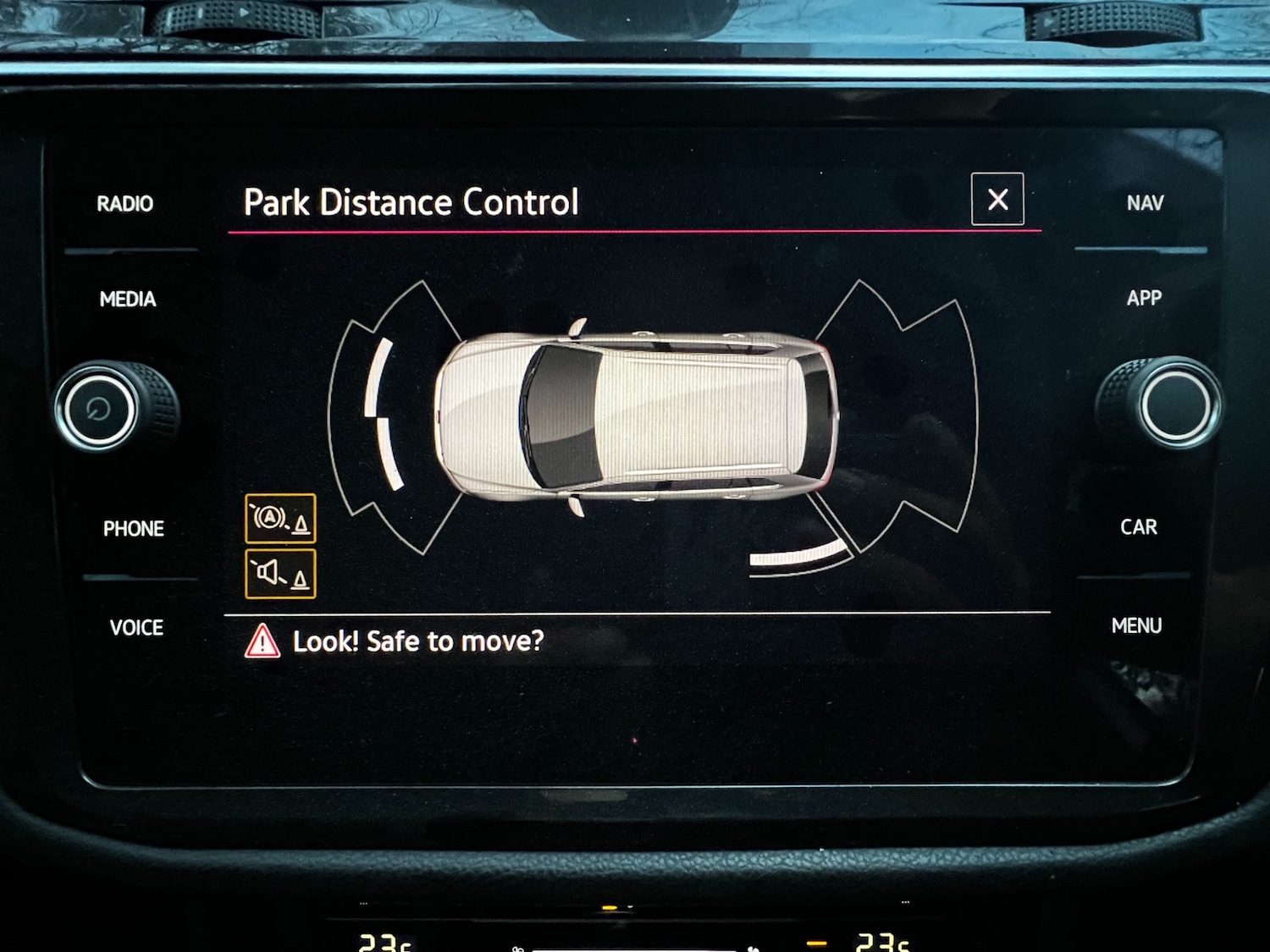Toggle the automatic braking assist icon
The image size is (1270, 952).
(x=280, y=519)
